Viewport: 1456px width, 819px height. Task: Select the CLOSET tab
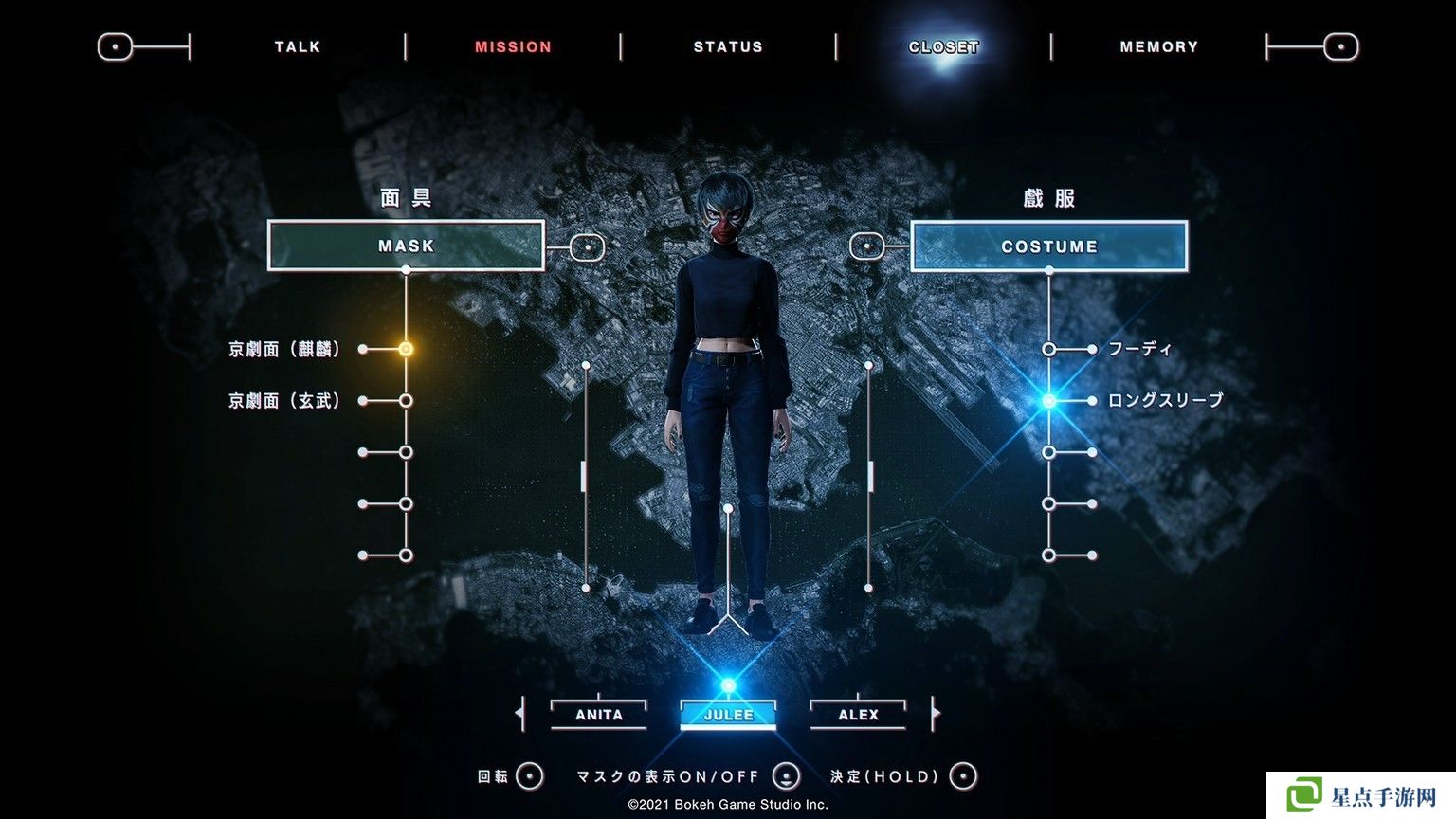943,46
